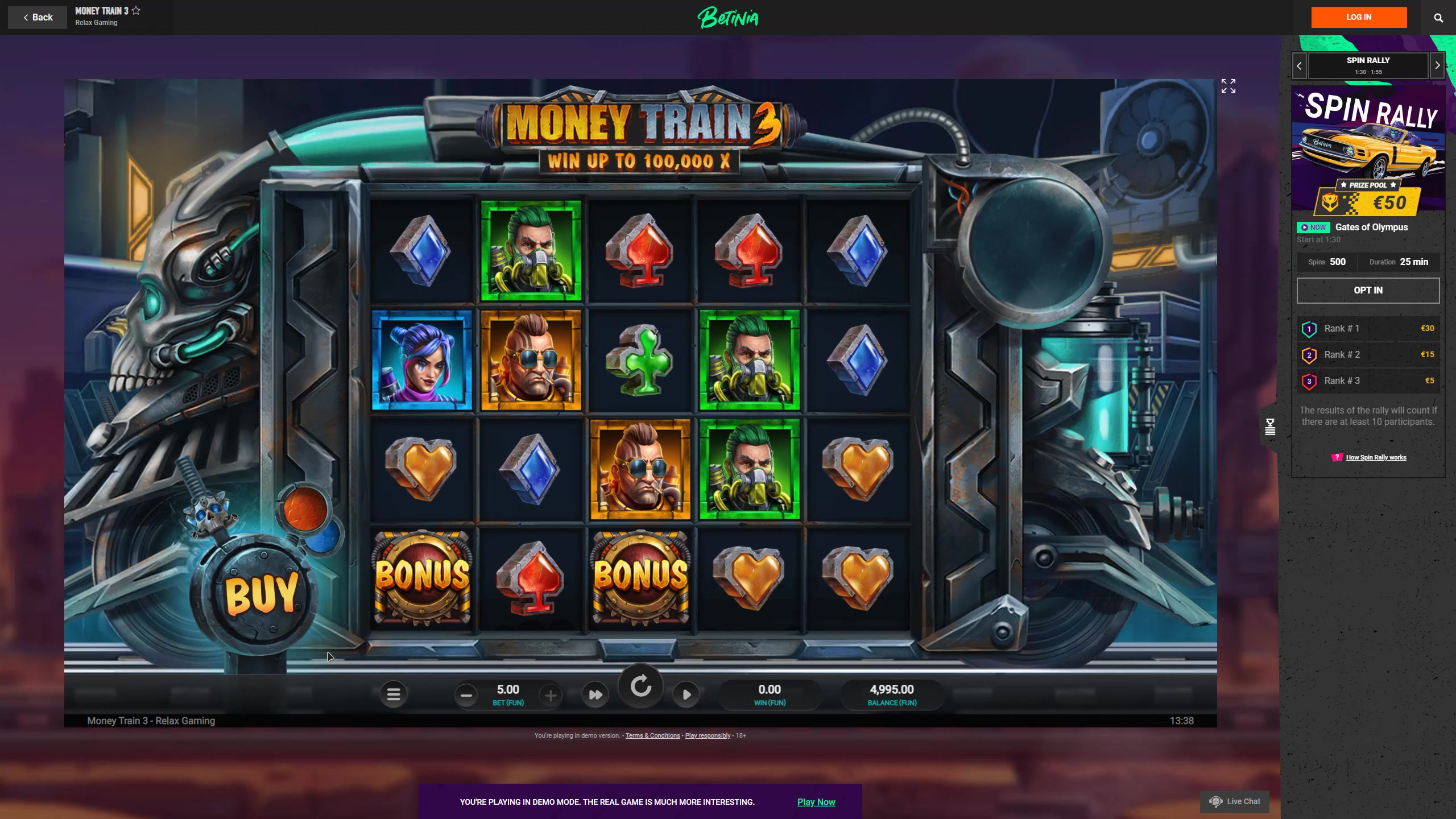The image size is (1456, 819).
Task: Toggle turbo spin fast-forward button
Action: [595, 694]
